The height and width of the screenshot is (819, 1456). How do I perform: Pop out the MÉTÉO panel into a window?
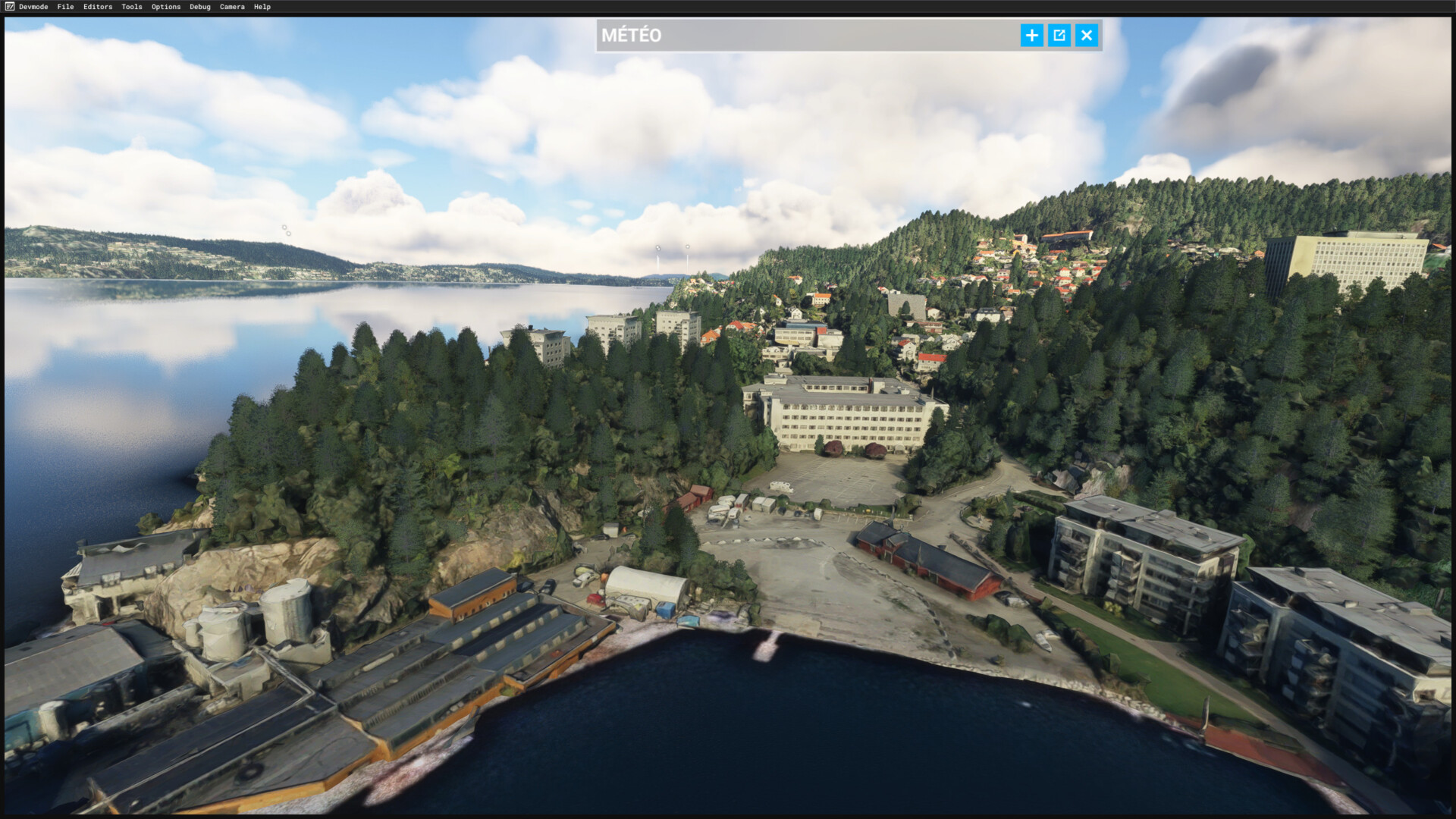click(1059, 35)
